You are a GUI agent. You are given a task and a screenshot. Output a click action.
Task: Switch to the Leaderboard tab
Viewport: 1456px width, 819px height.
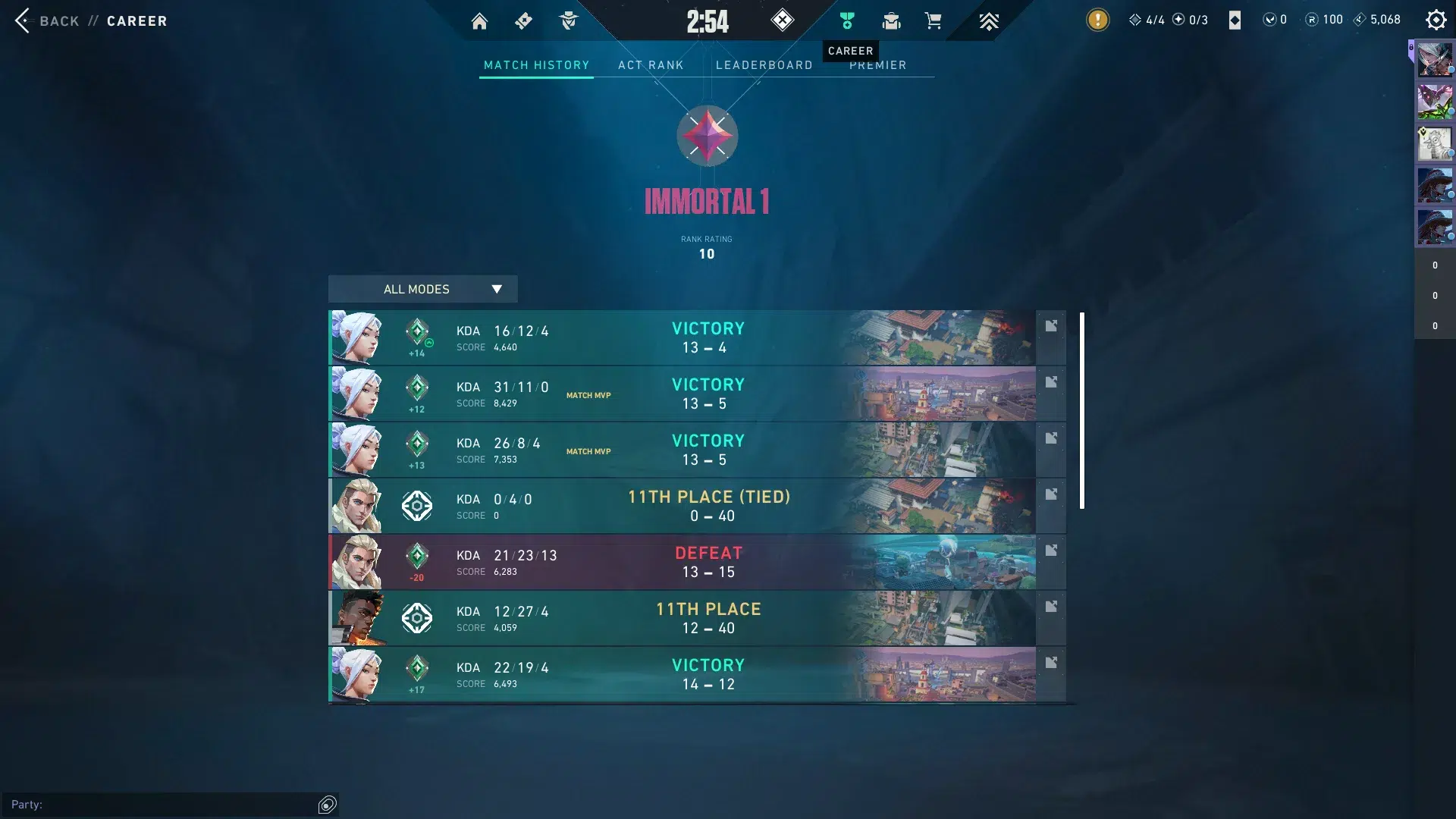pos(764,65)
